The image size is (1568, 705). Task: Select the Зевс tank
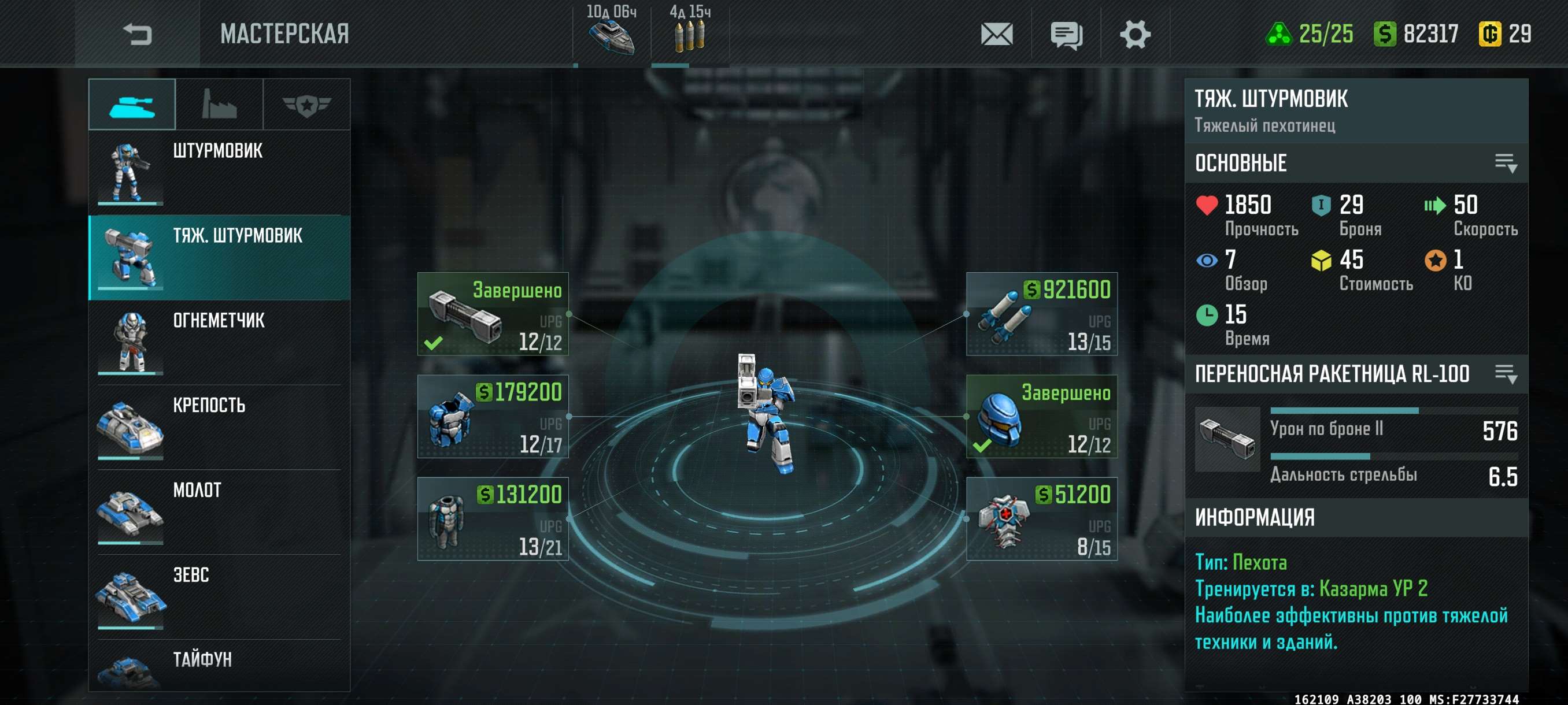(x=219, y=596)
